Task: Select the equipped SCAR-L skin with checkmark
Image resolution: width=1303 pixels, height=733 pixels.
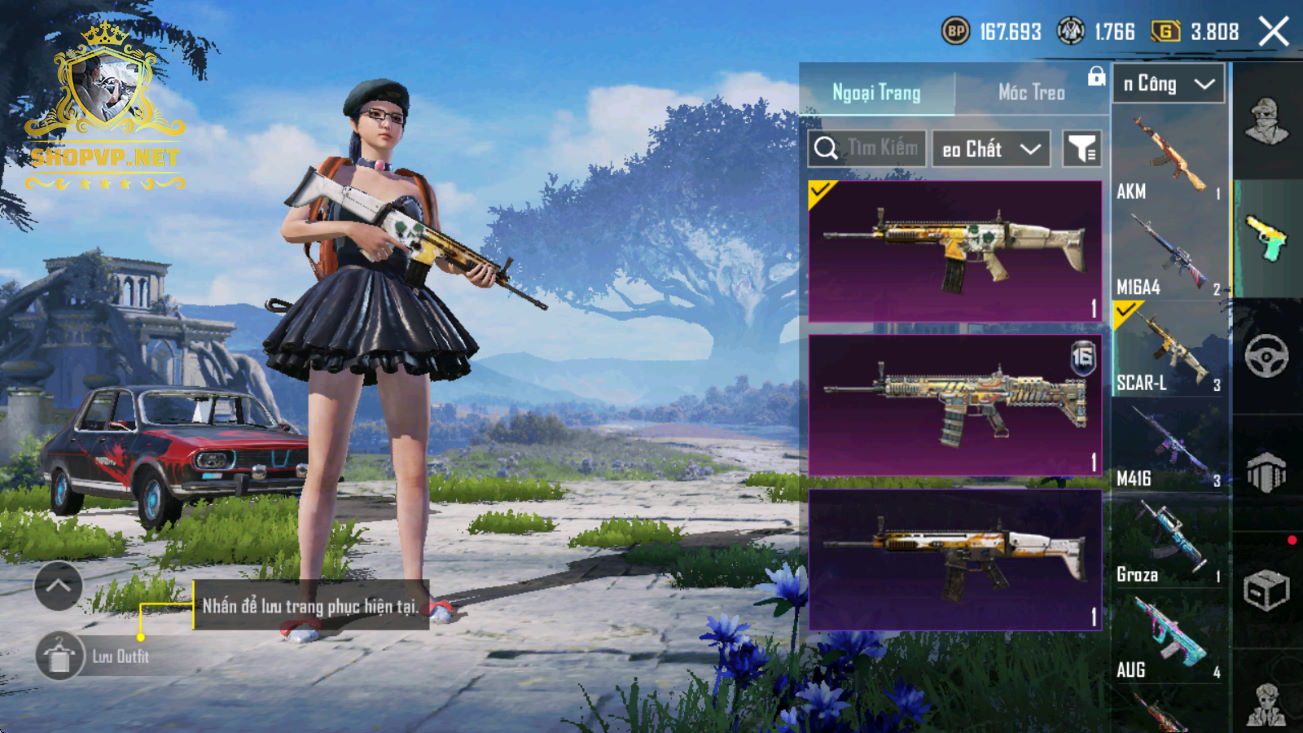Action: click(x=955, y=251)
